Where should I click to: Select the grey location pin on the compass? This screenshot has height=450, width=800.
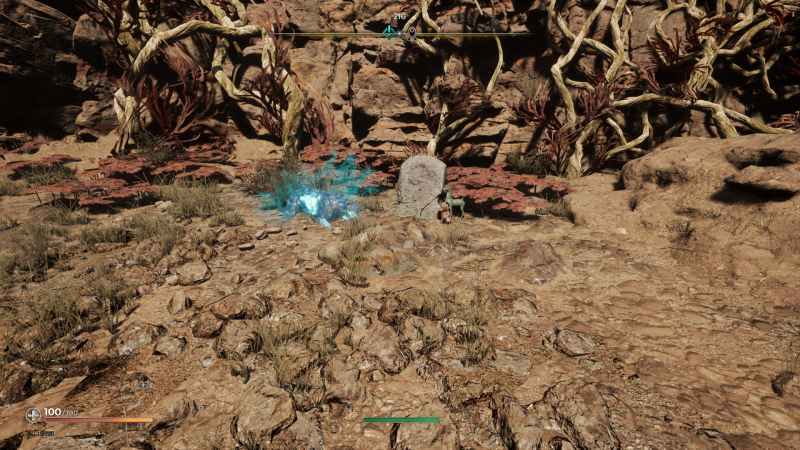[x=410, y=32]
